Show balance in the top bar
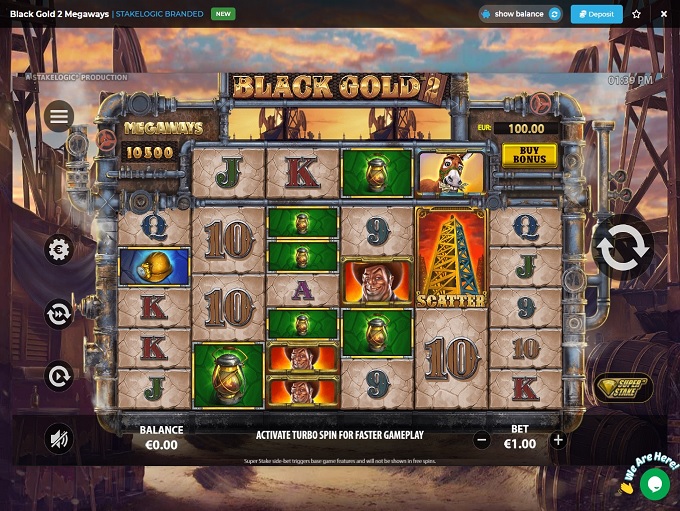The image size is (680, 511). (520, 14)
